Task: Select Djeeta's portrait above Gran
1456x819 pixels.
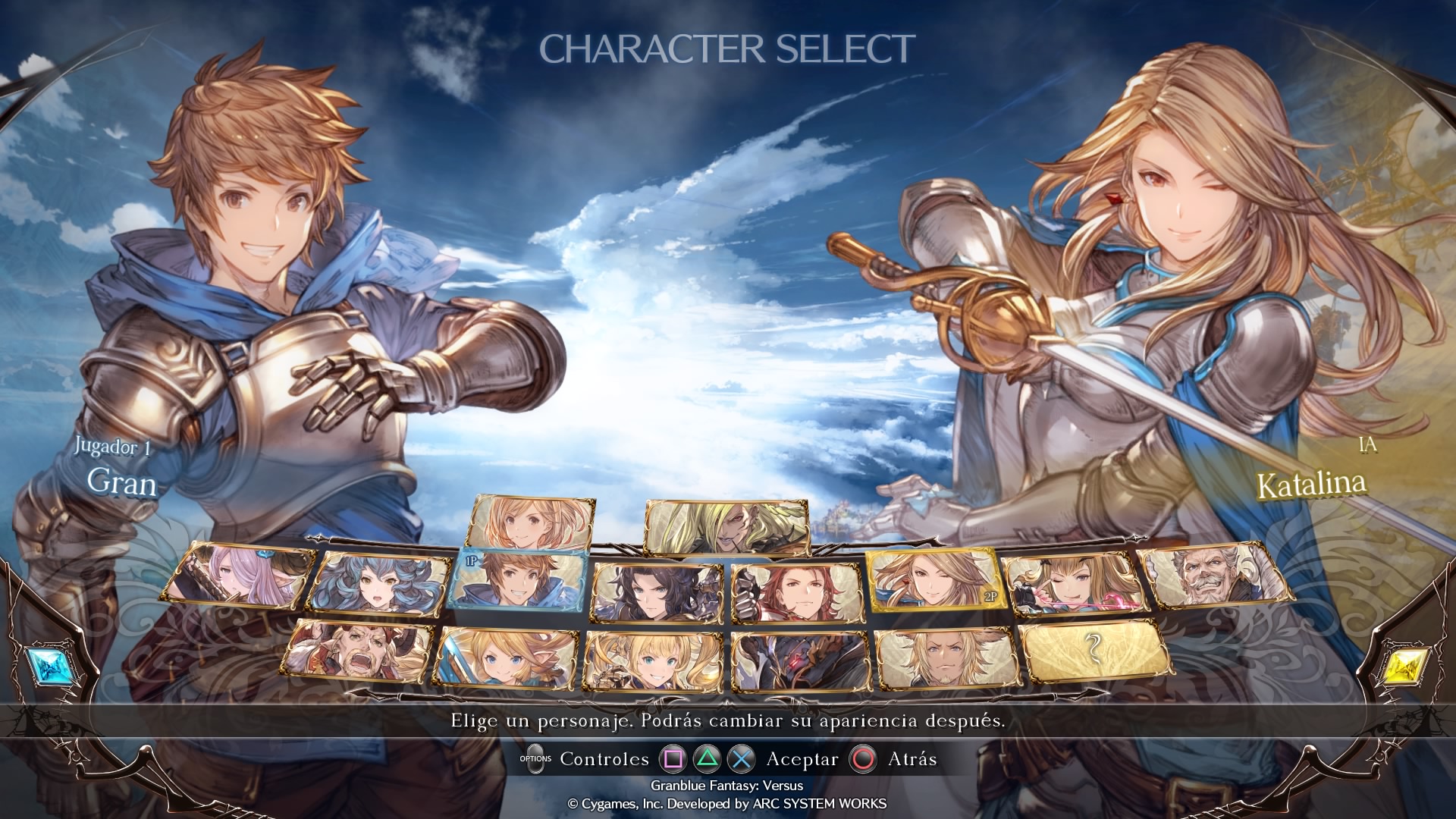Action: pyautogui.click(x=531, y=522)
